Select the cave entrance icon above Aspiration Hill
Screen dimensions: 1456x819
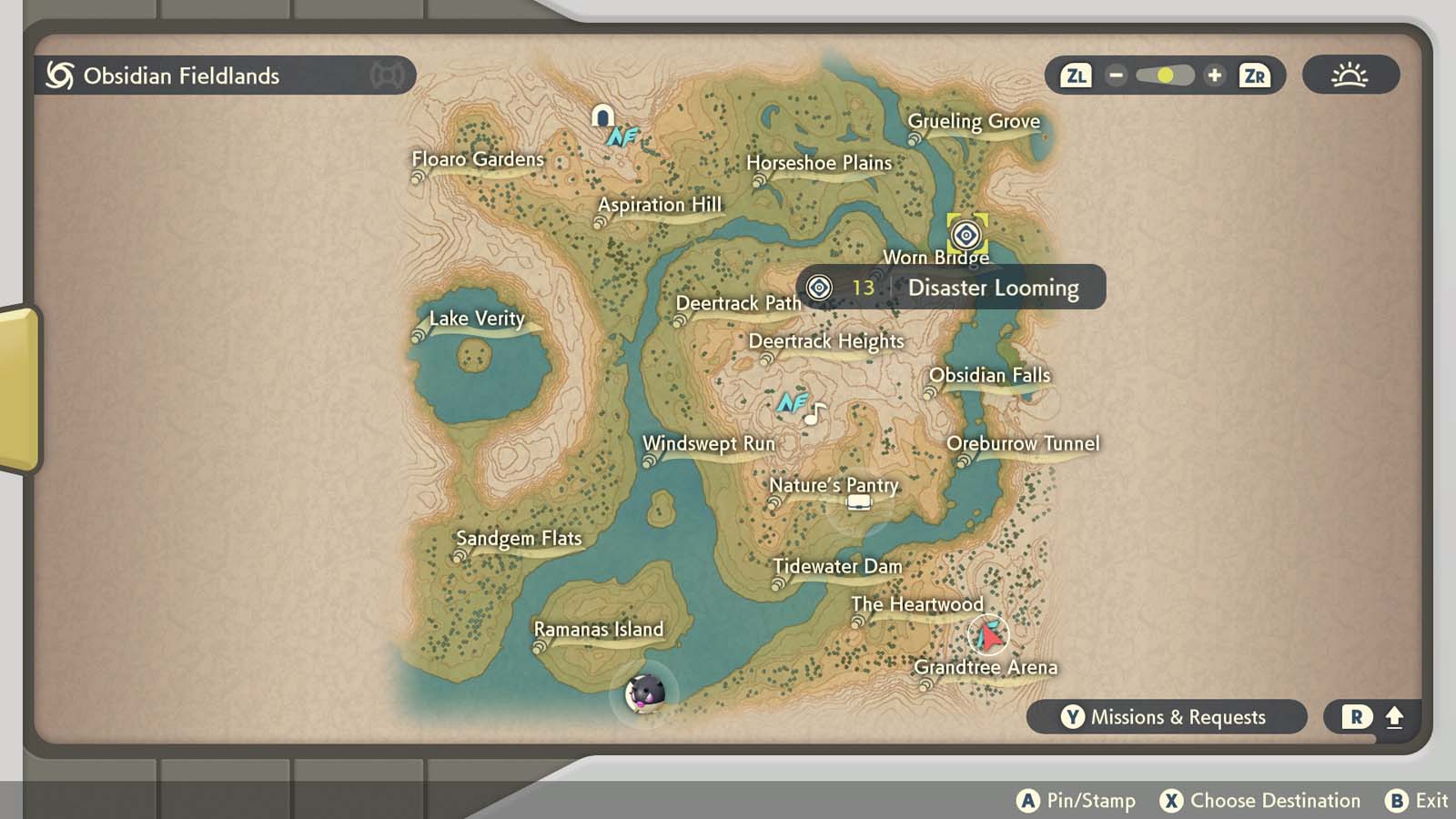point(602,116)
